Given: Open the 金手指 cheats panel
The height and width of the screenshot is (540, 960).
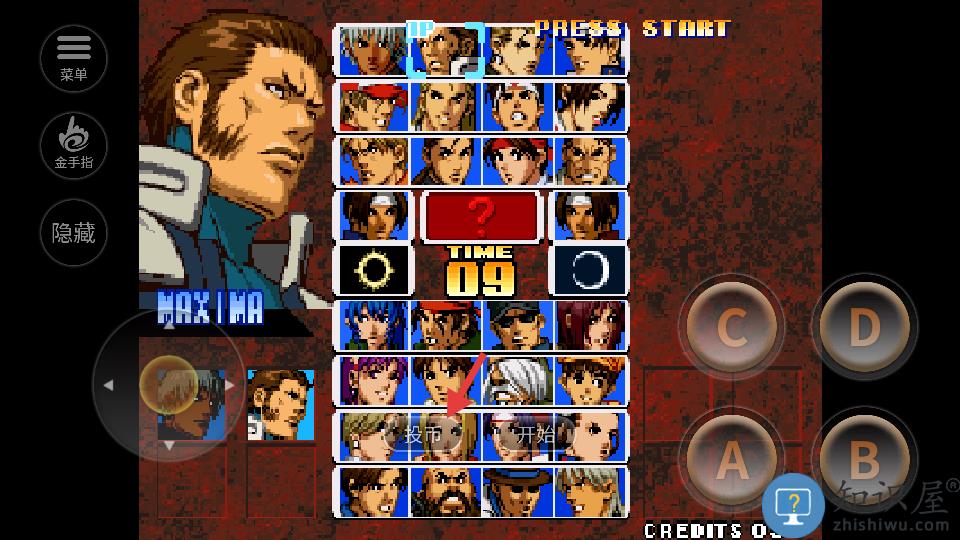Looking at the screenshot, I should click(74, 145).
